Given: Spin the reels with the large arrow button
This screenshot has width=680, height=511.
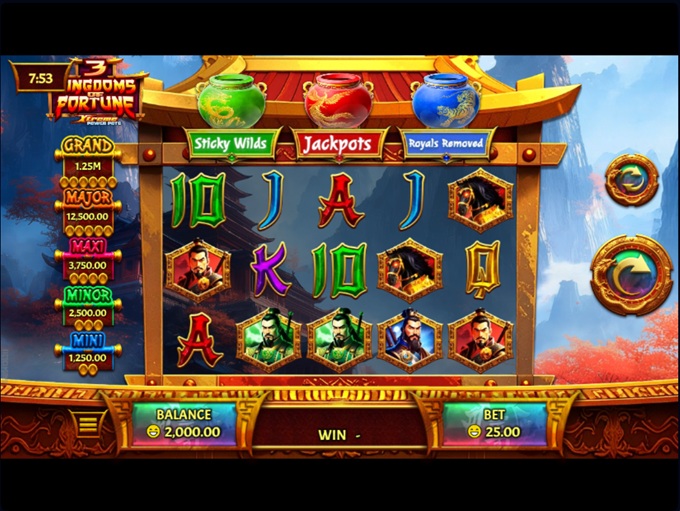Looking at the screenshot, I should click(x=630, y=275).
